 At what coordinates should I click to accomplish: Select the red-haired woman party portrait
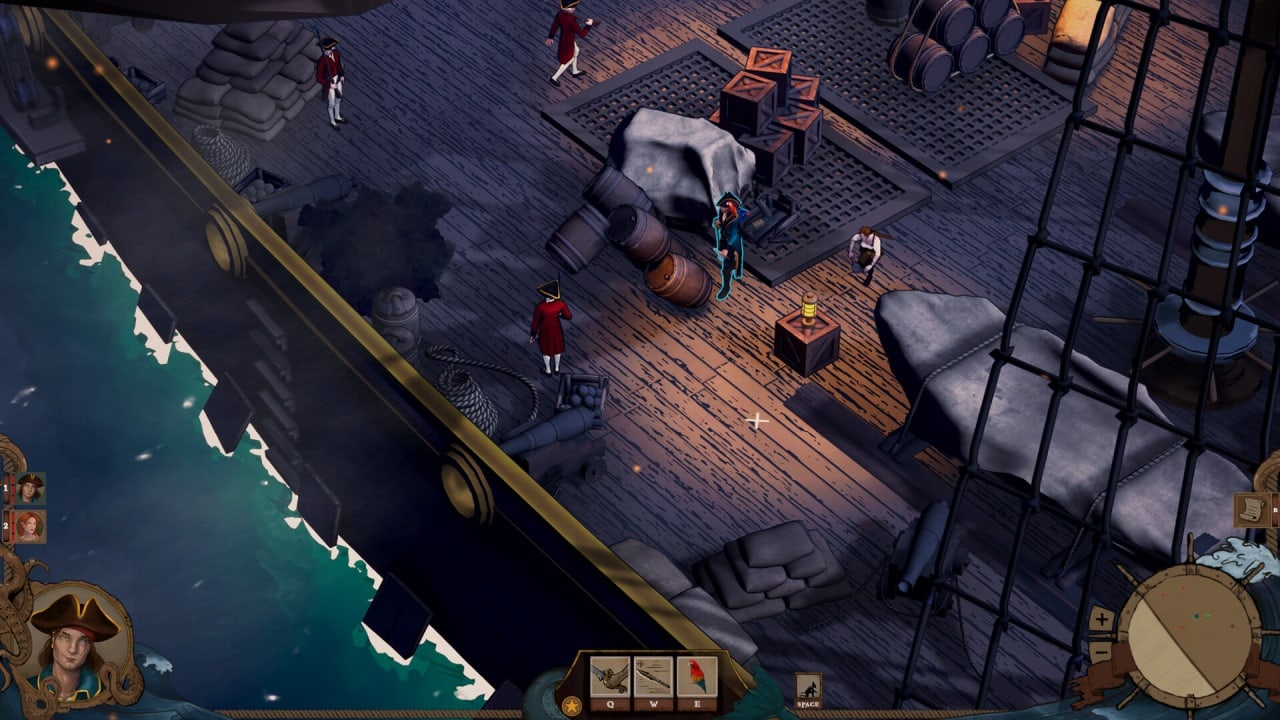click(30, 526)
